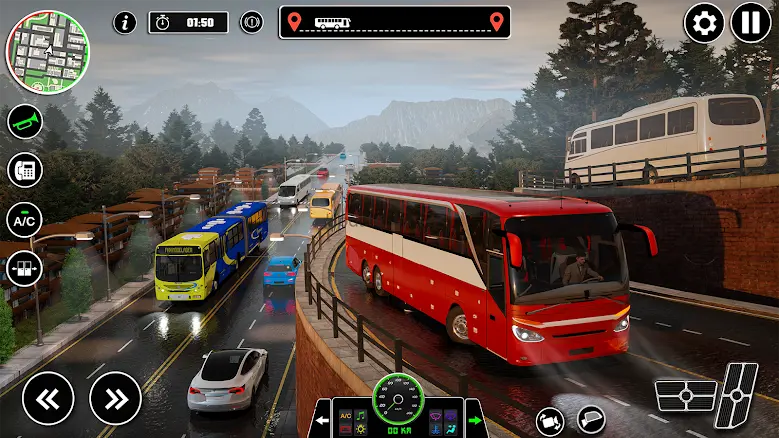
Task: Show the info button
Action: pos(125,22)
